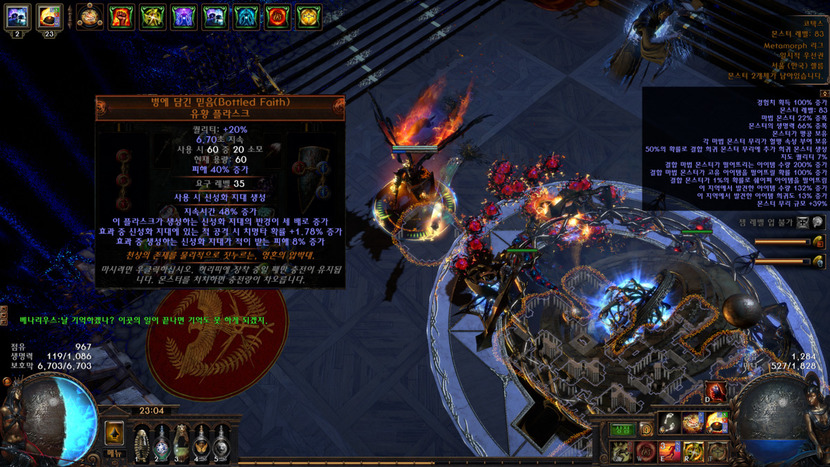Select the red fist buff icon
Viewport: 830px width, 467px height.
(121, 15)
